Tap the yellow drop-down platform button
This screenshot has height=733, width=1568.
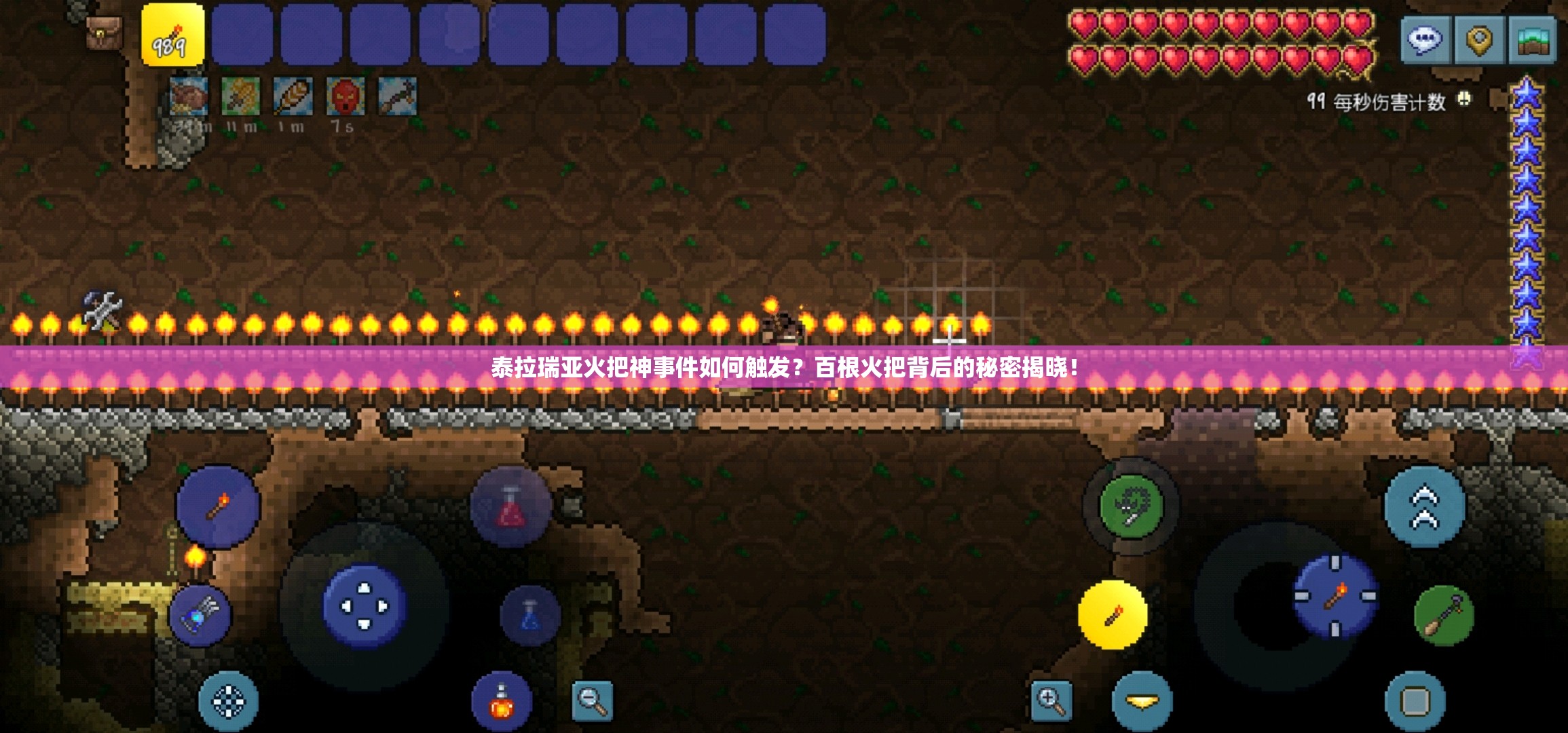pos(1142,701)
